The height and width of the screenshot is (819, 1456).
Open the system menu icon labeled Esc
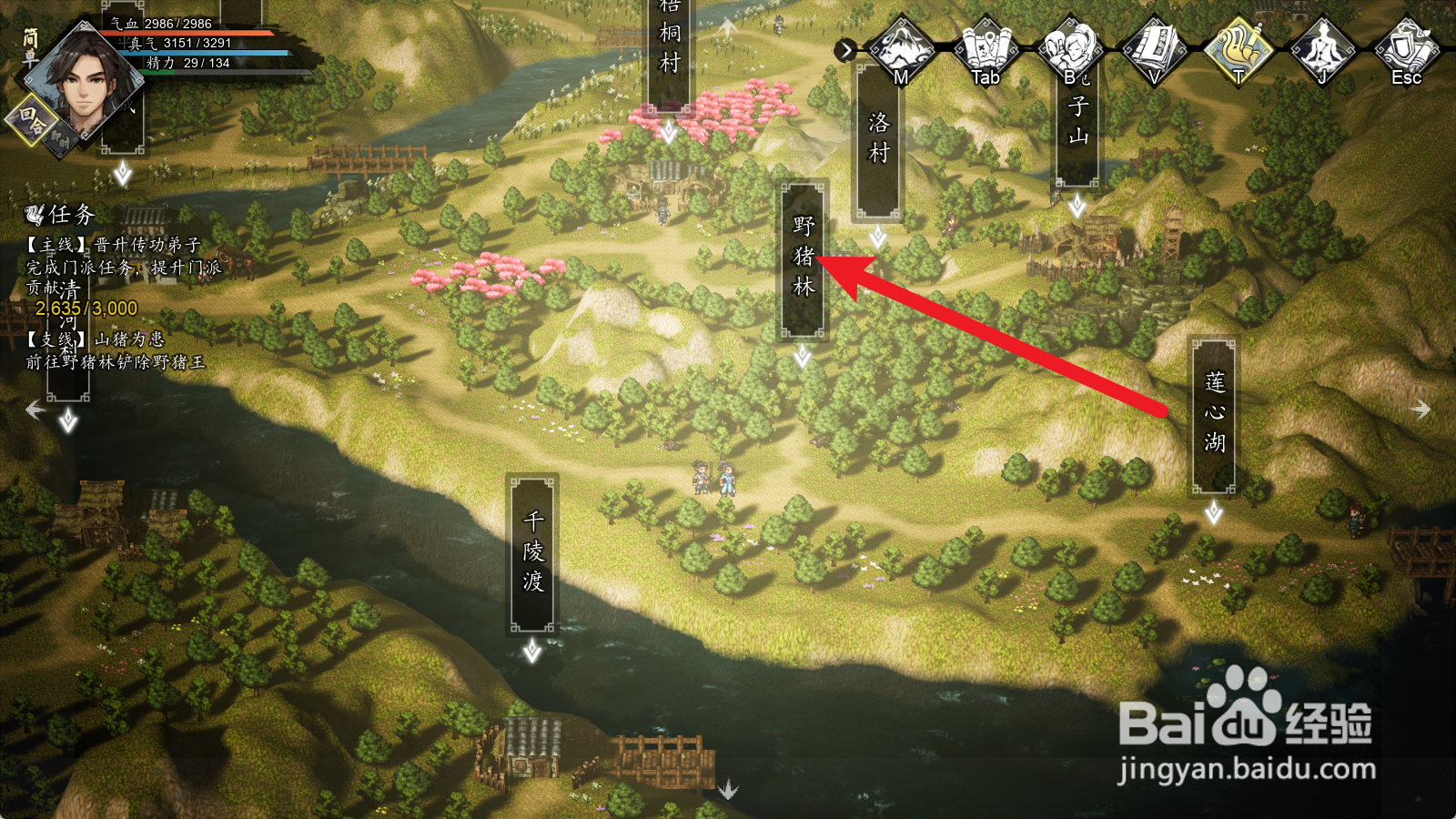1407,48
